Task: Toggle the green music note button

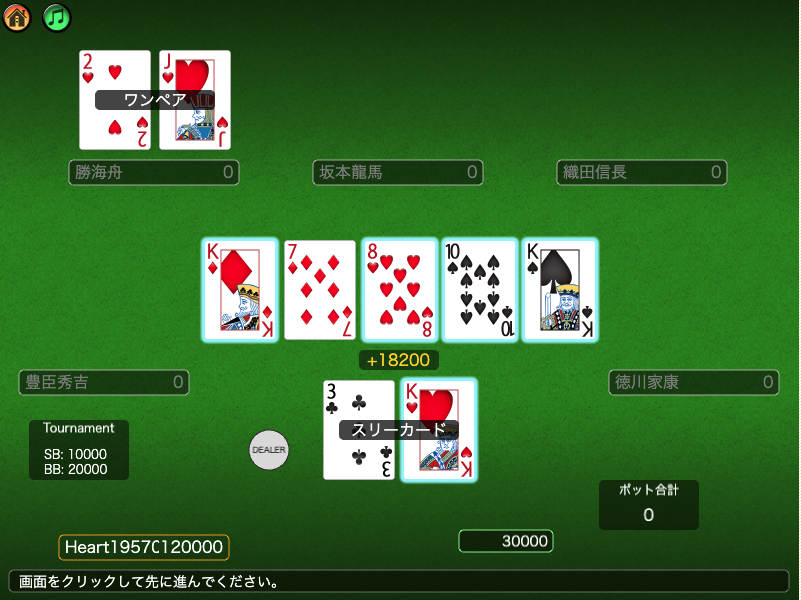Action: tap(57, 18)
